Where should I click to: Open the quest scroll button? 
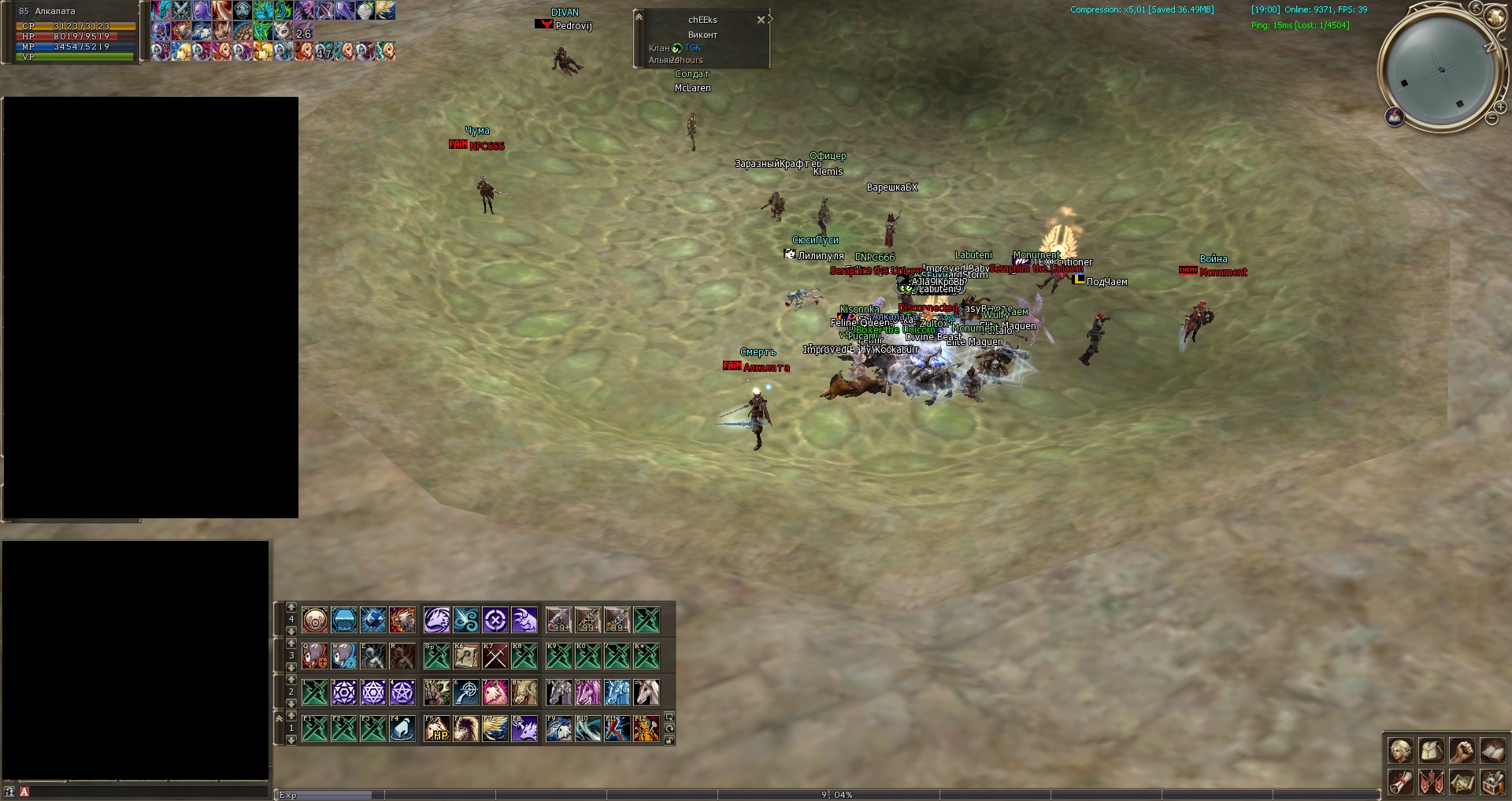click(1400, 782)
